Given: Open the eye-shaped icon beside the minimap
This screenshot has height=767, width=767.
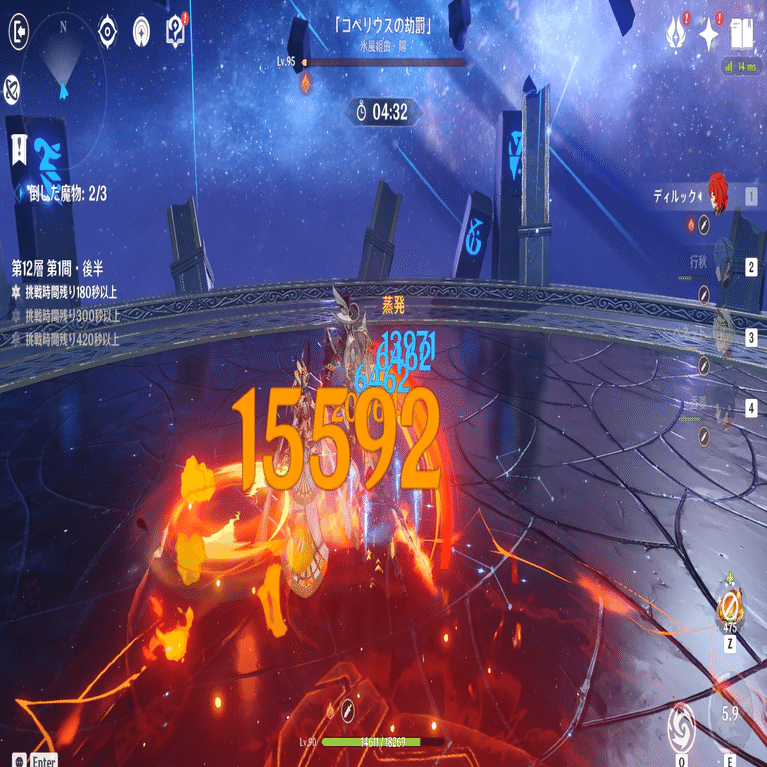Looking at the screenshot, I should pyautogui.click(x=108, y=32).
